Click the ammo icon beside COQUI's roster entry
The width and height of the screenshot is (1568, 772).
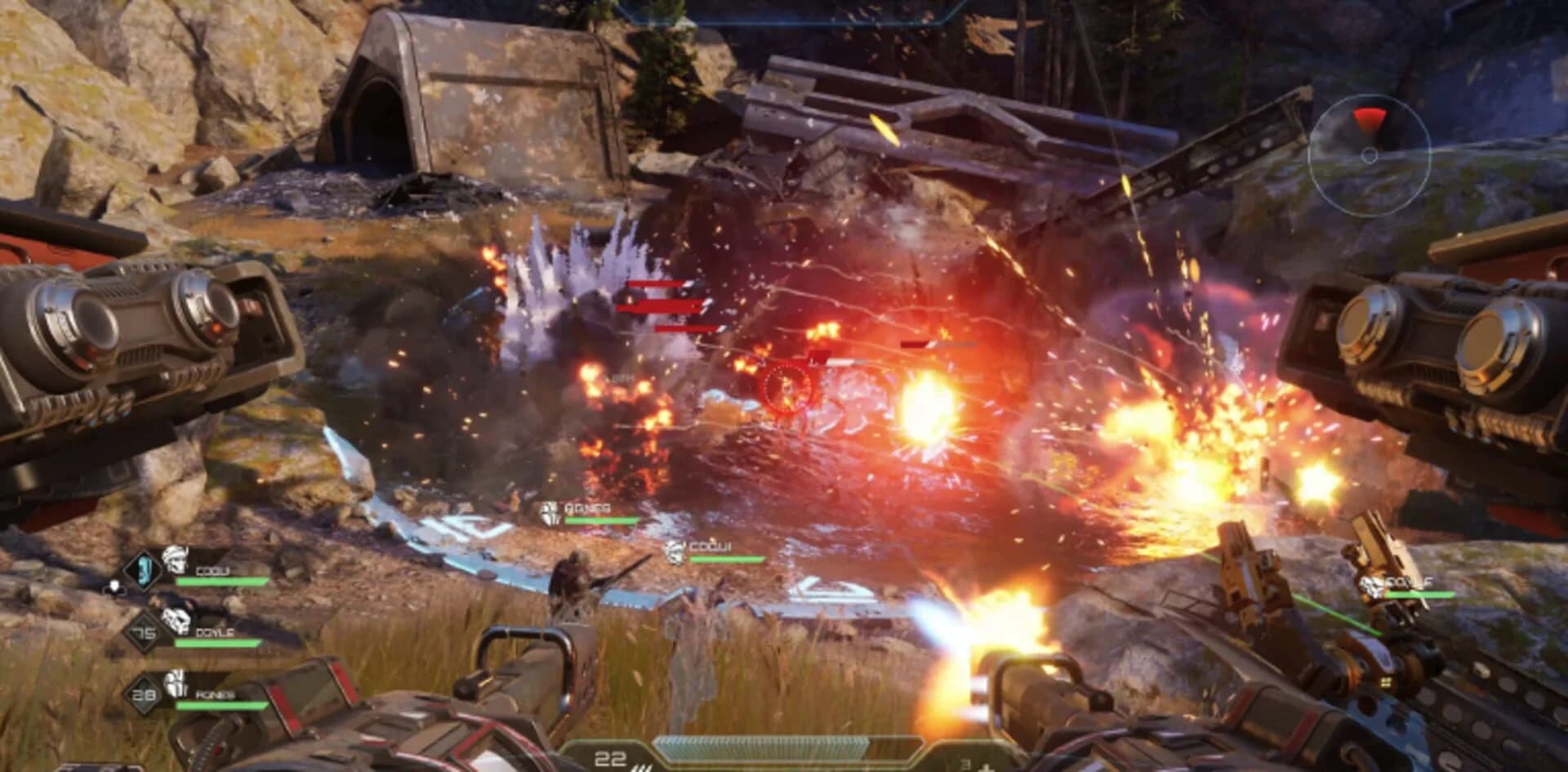114,586
